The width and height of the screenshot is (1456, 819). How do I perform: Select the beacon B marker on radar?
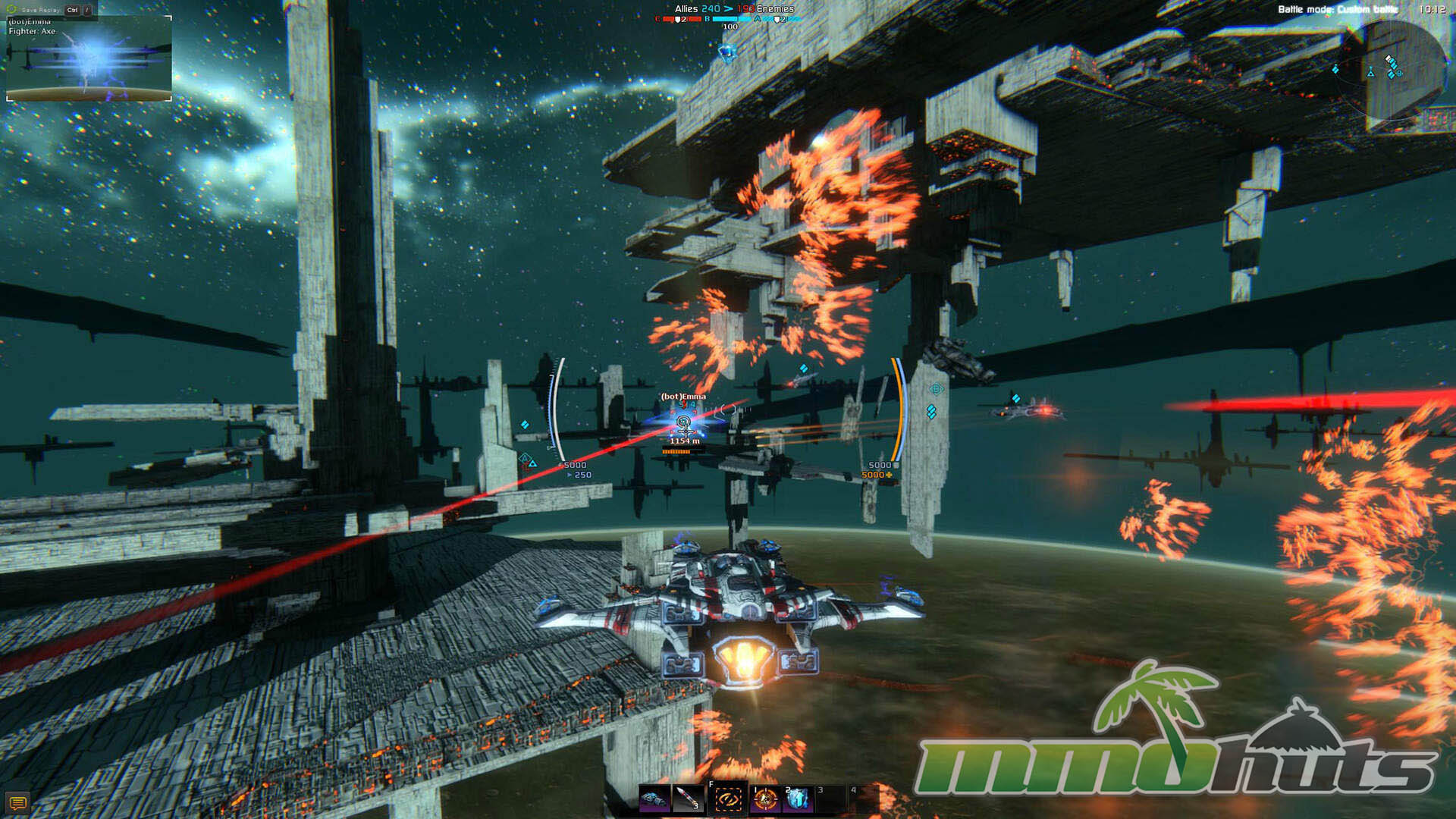[x=1399, y=74]
